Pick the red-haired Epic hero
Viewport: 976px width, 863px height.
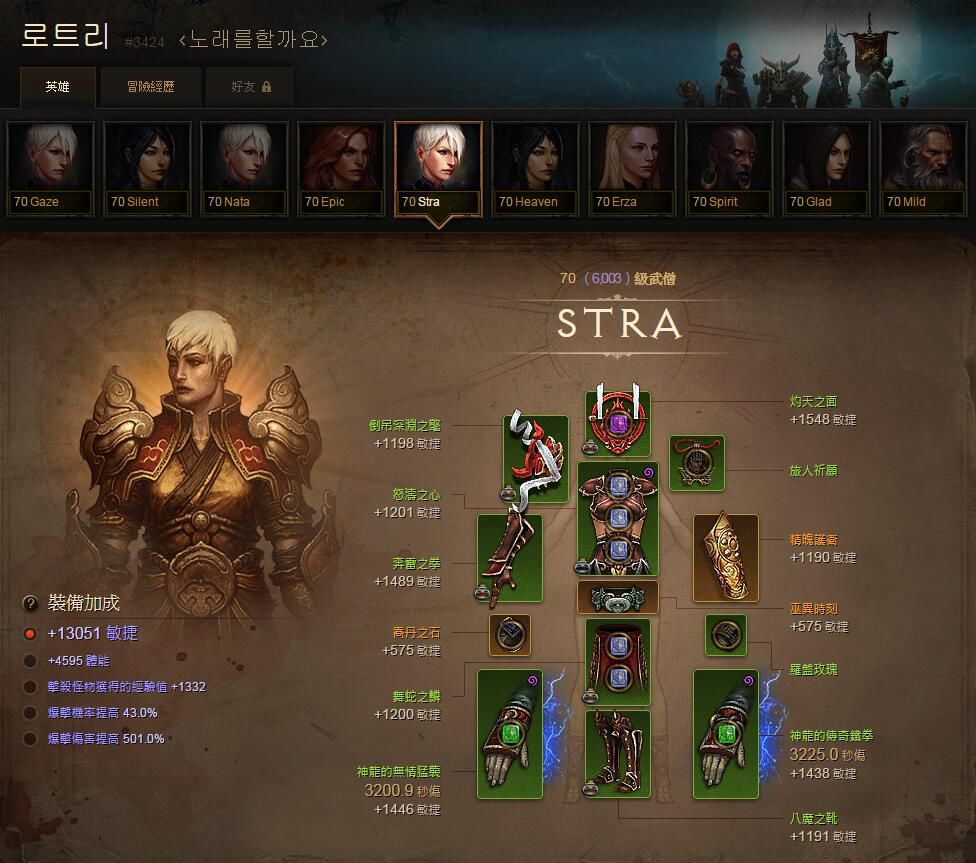(341, 168)
